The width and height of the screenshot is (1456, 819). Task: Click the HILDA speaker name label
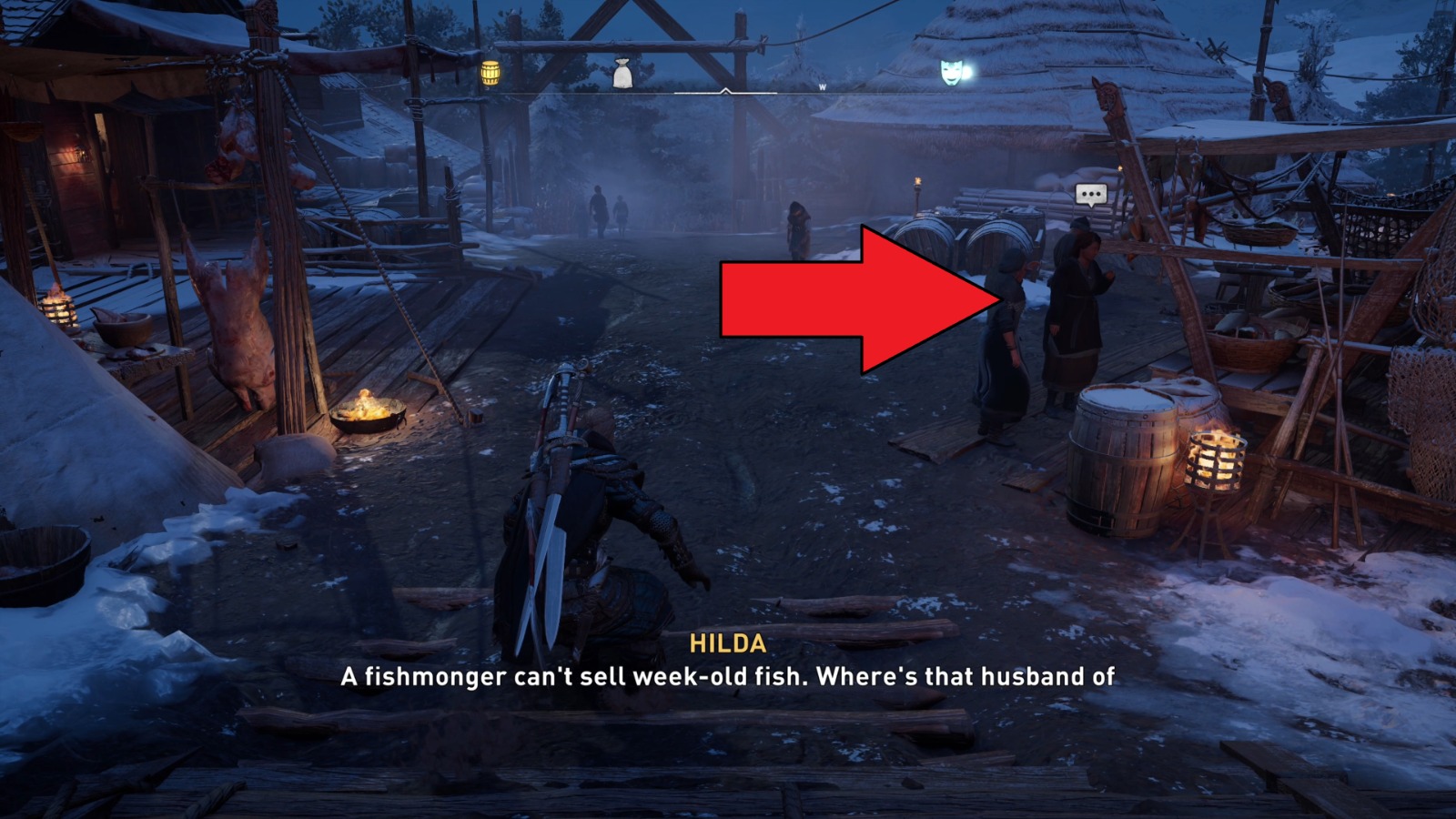729,646
